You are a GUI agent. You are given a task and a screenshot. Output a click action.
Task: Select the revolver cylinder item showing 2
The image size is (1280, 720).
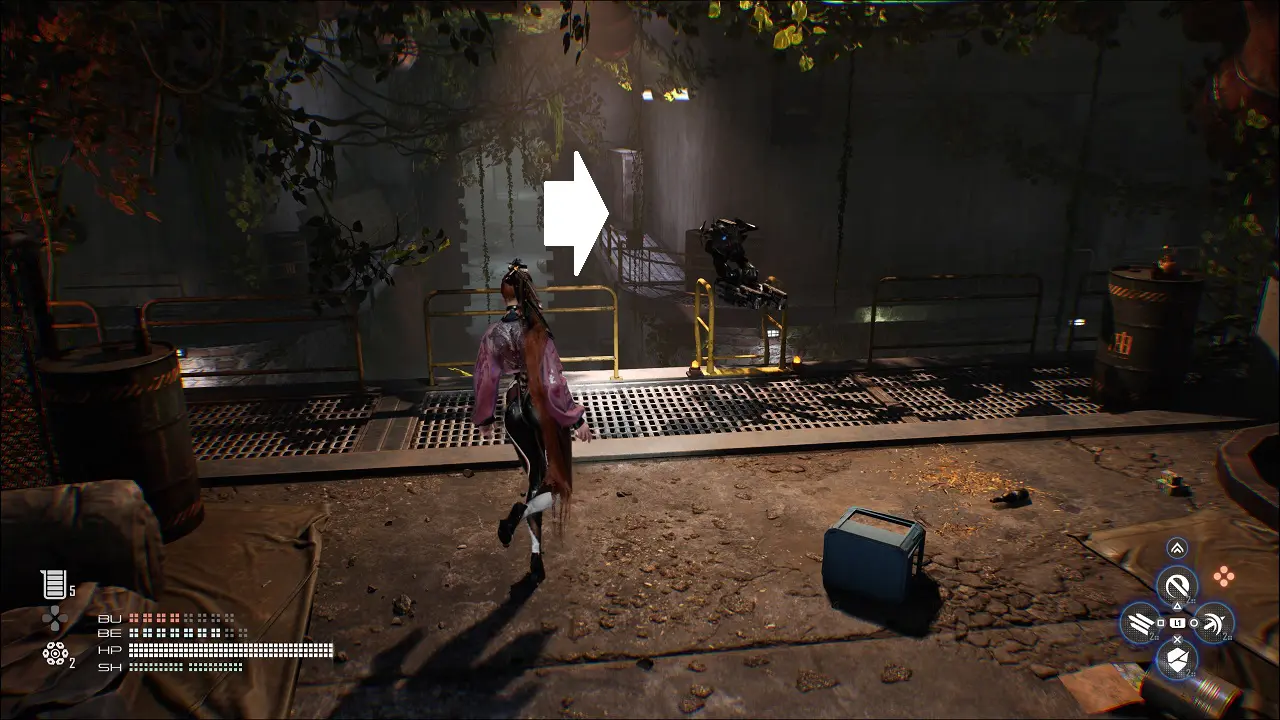tap(54, 654)
